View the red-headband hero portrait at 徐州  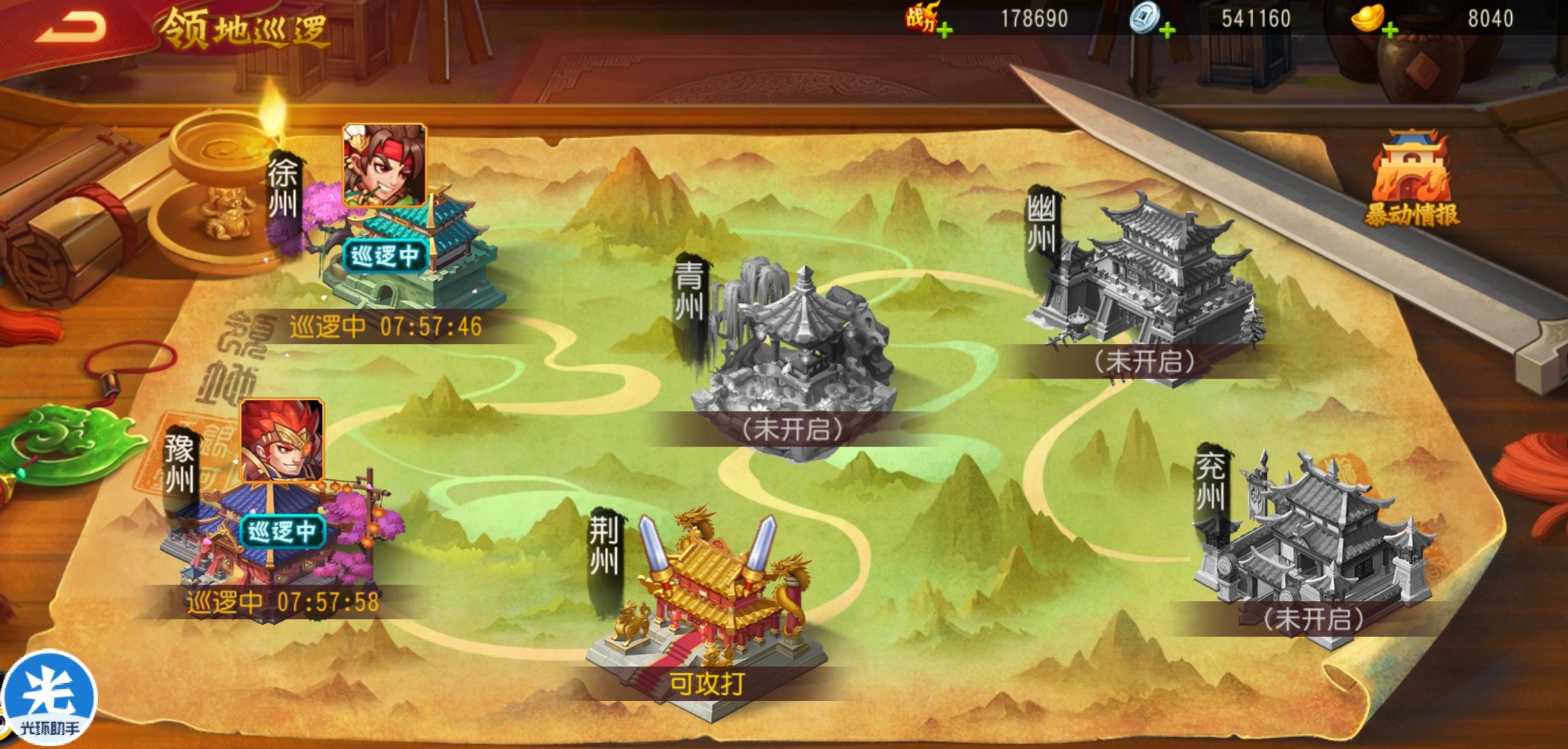(384, 165)
